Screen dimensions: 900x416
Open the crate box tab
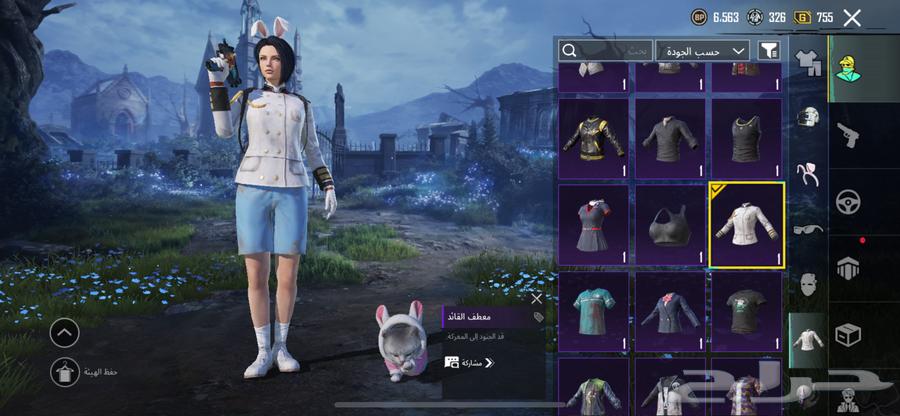click(847, 335)
